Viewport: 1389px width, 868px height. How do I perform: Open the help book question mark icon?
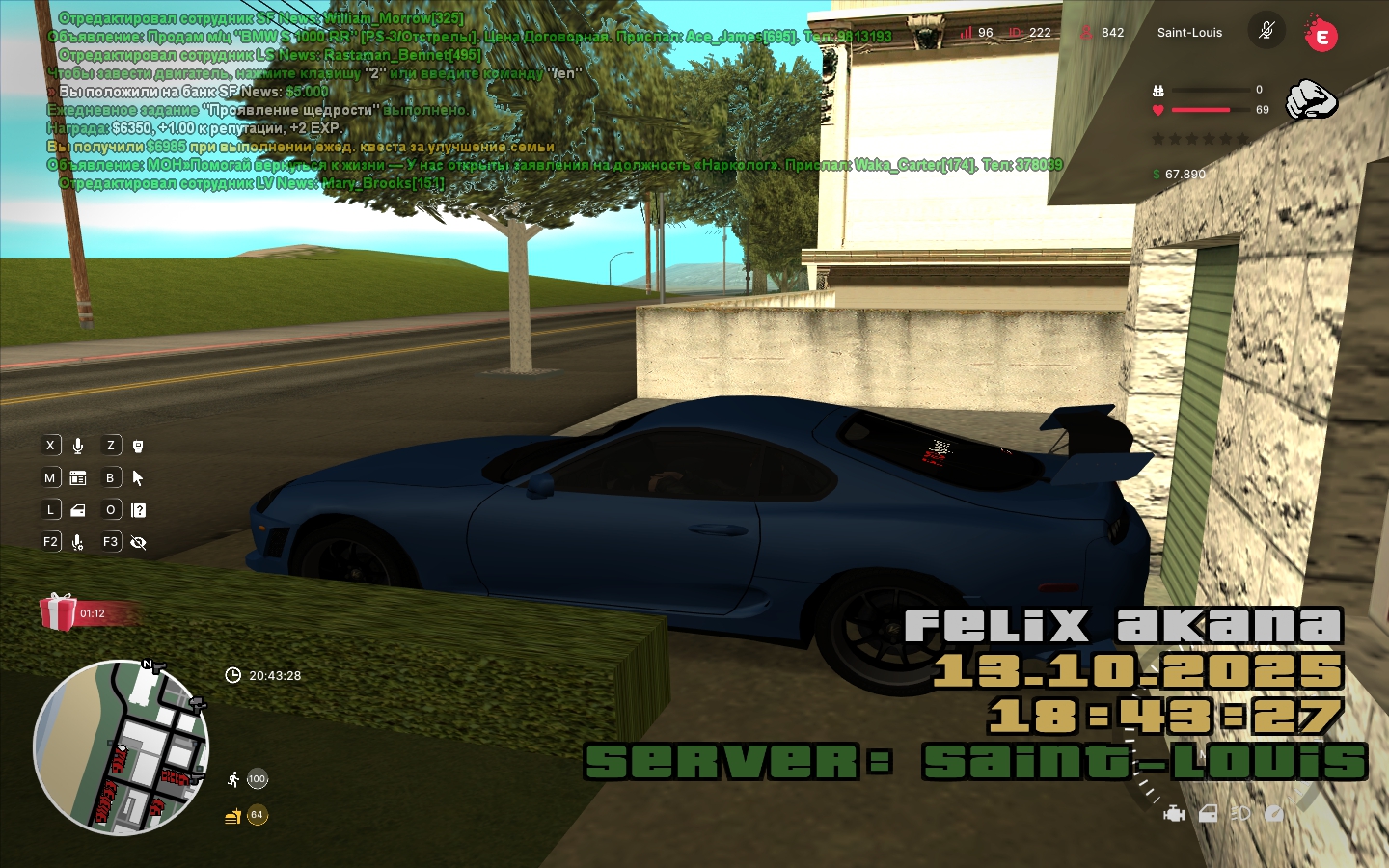pyautogui.click(x=138, y=510)
